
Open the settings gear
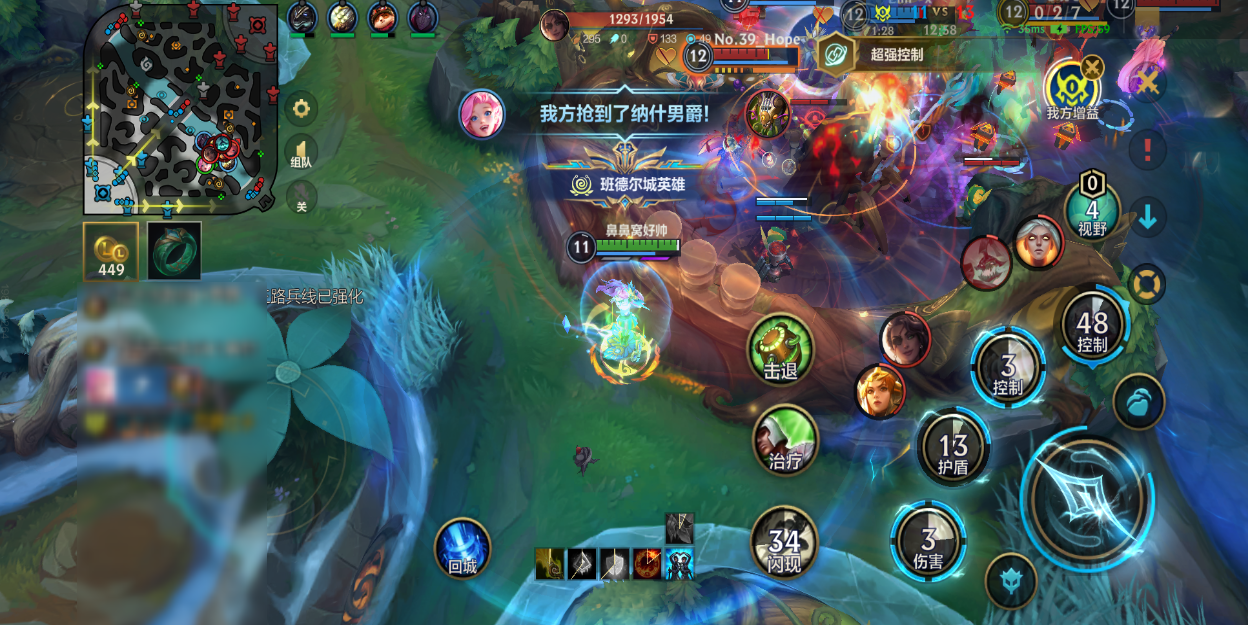point(301,108)
